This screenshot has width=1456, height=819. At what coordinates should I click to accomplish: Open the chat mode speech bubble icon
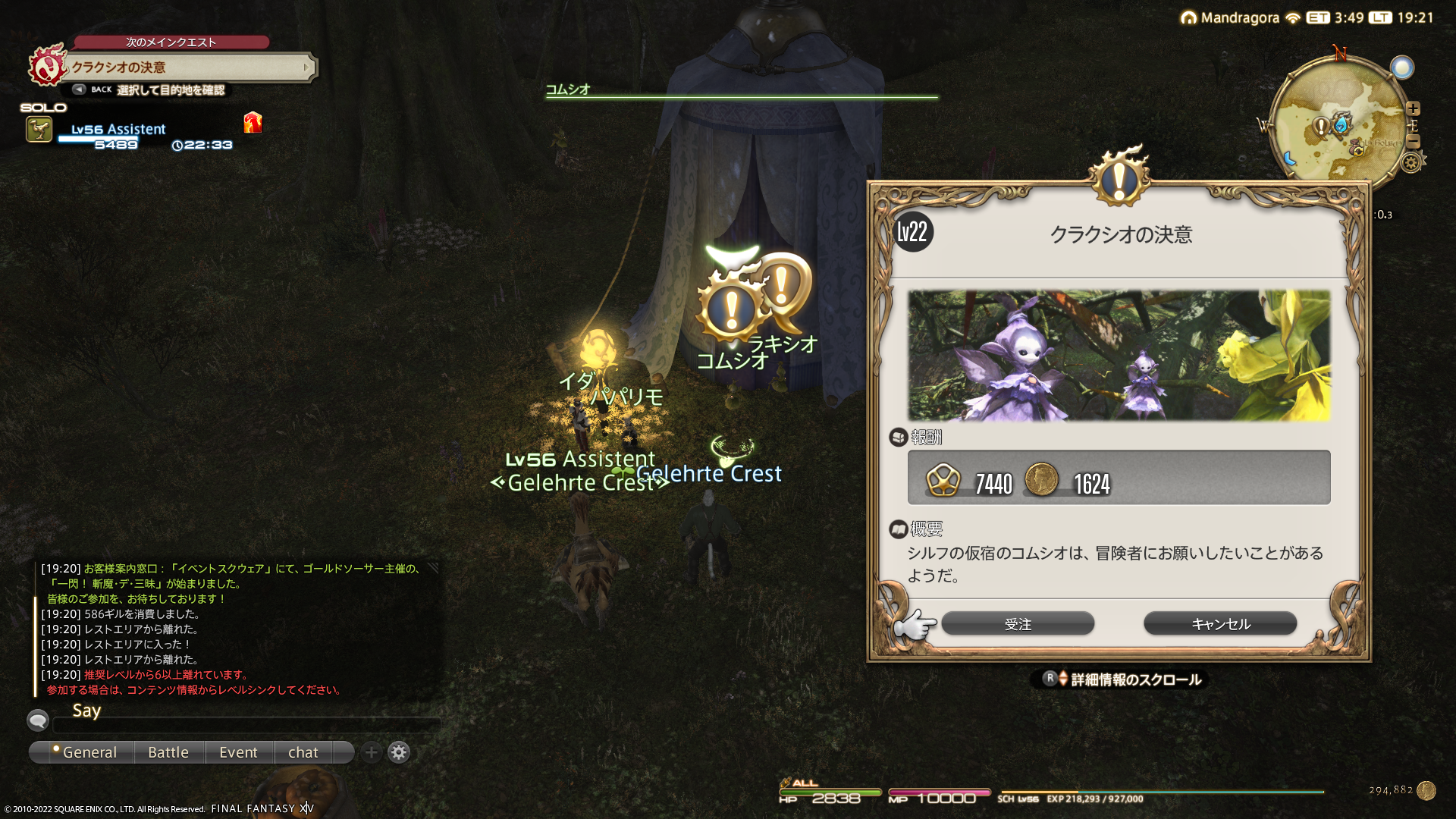(x=38, y=720)
